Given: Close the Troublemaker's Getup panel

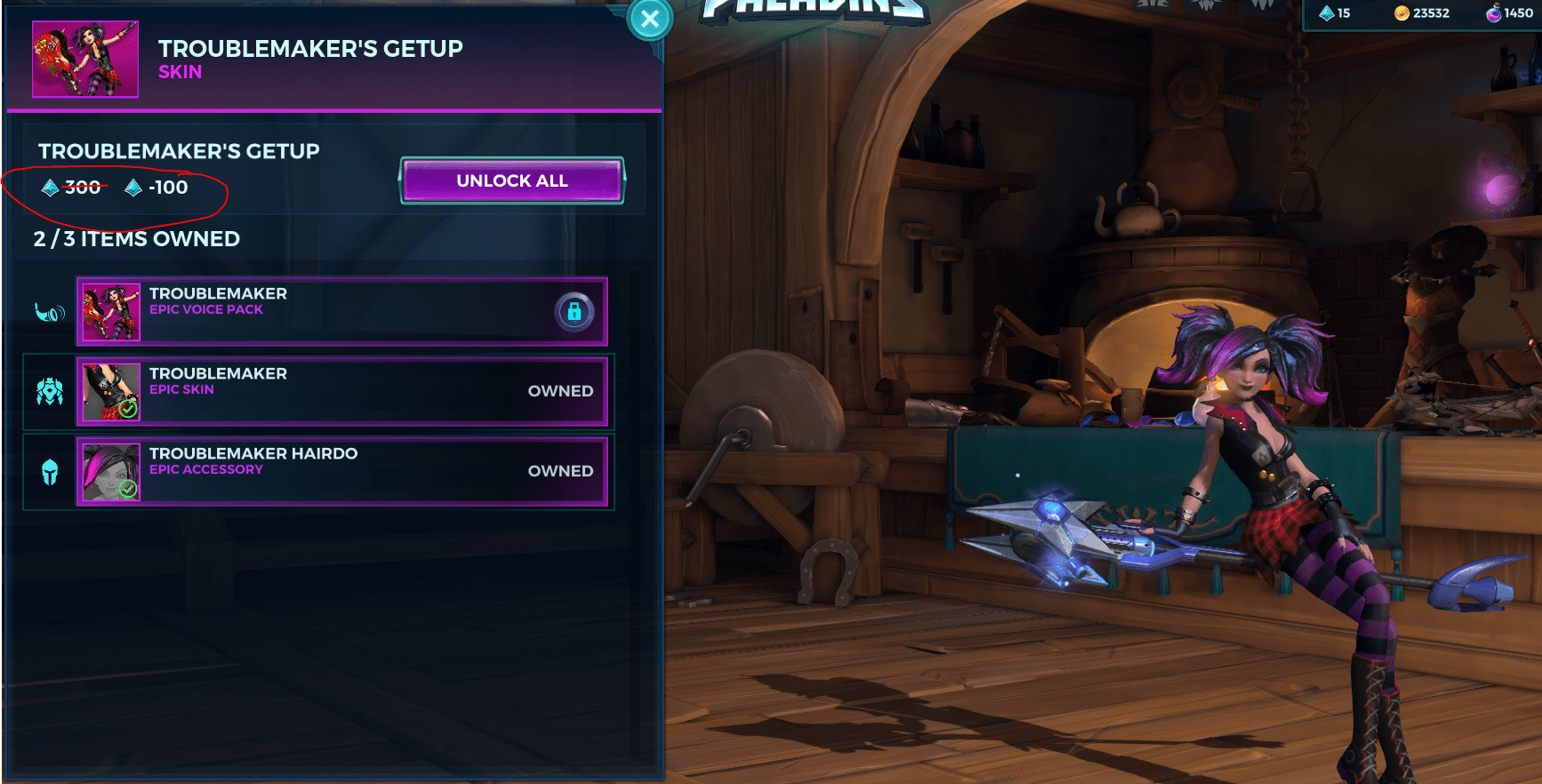Looking at the screenshot, I should point(650,19).
